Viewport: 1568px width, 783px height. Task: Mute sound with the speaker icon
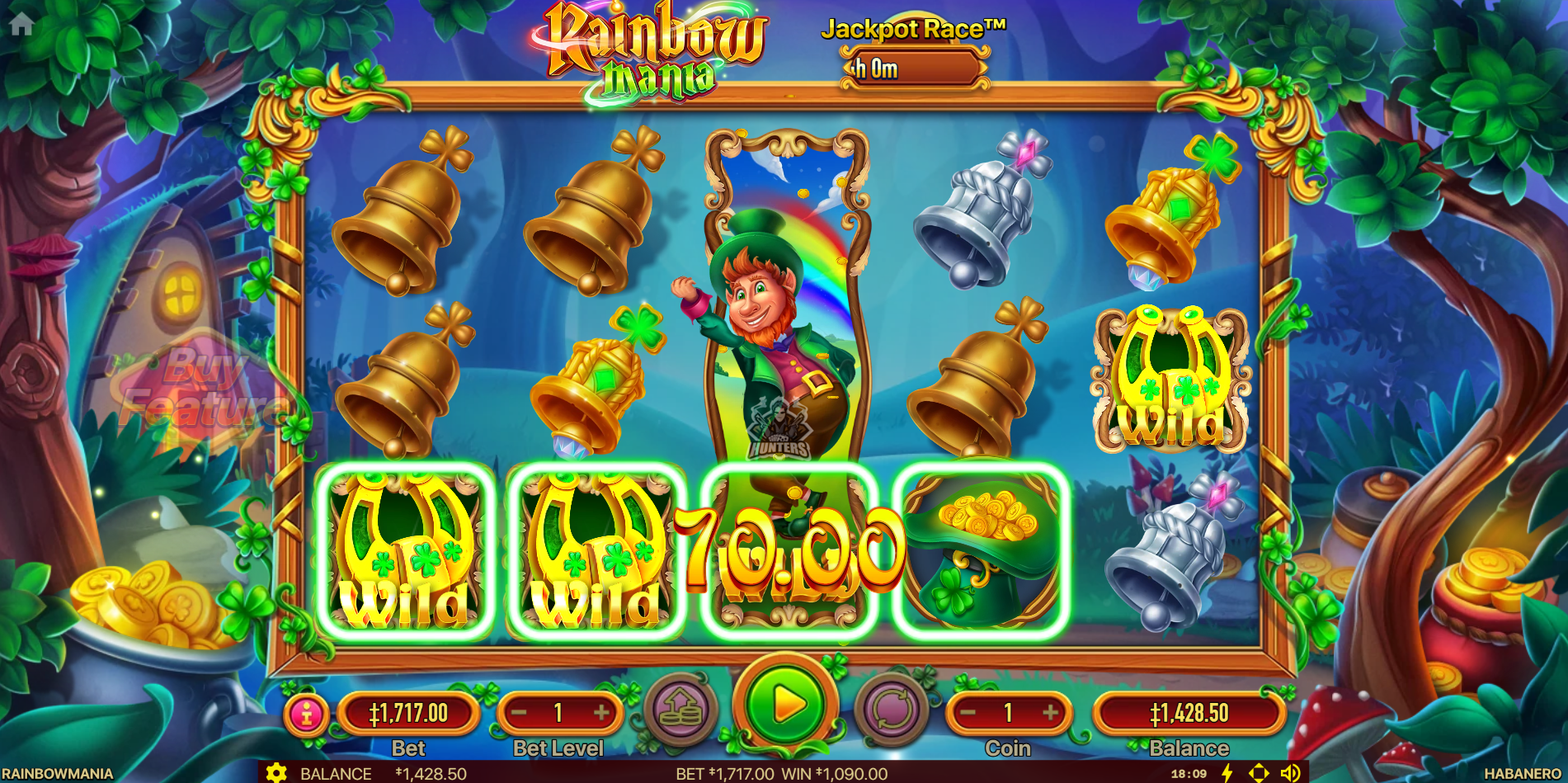pyautogui.click(x=1290, y=773)
